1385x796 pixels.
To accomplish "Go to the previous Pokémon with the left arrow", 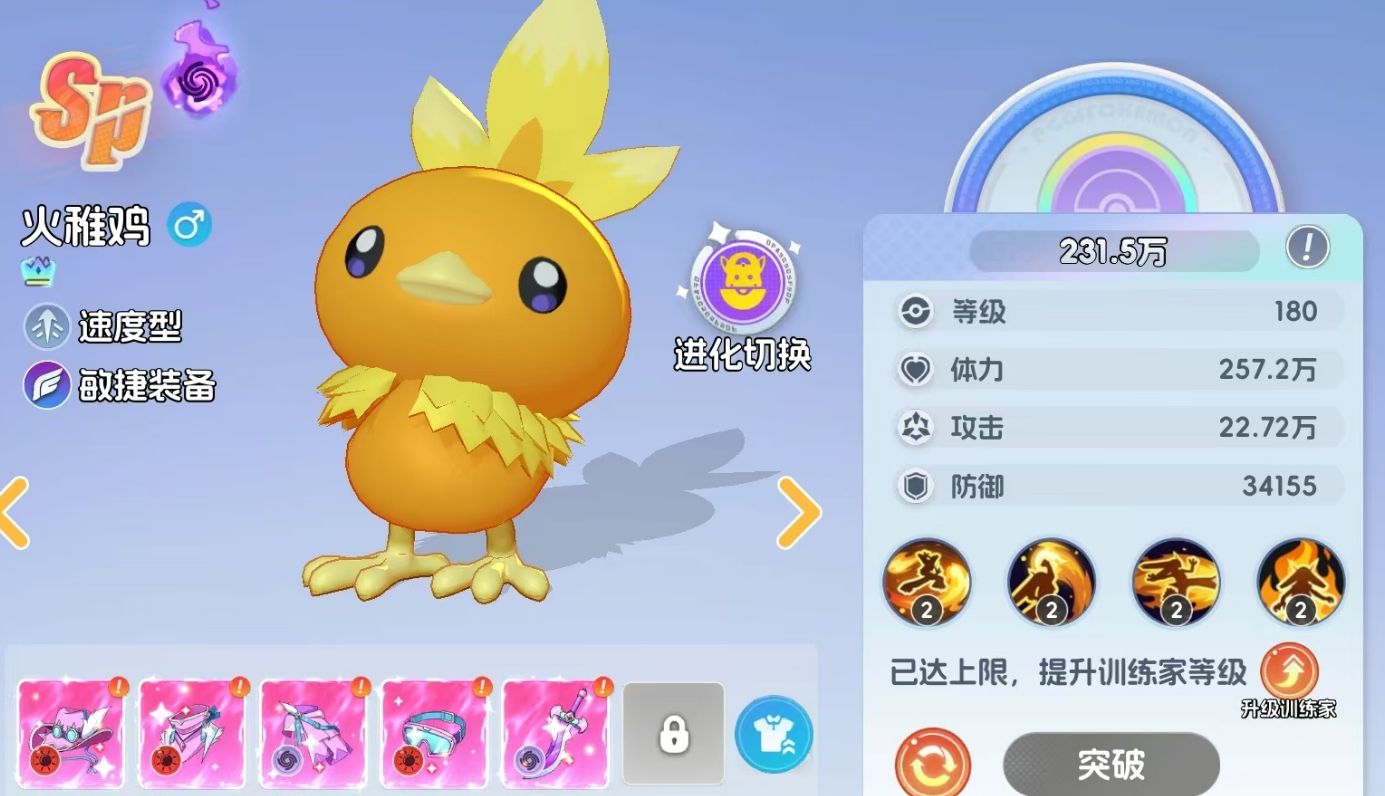I will (x=14, y=512).
